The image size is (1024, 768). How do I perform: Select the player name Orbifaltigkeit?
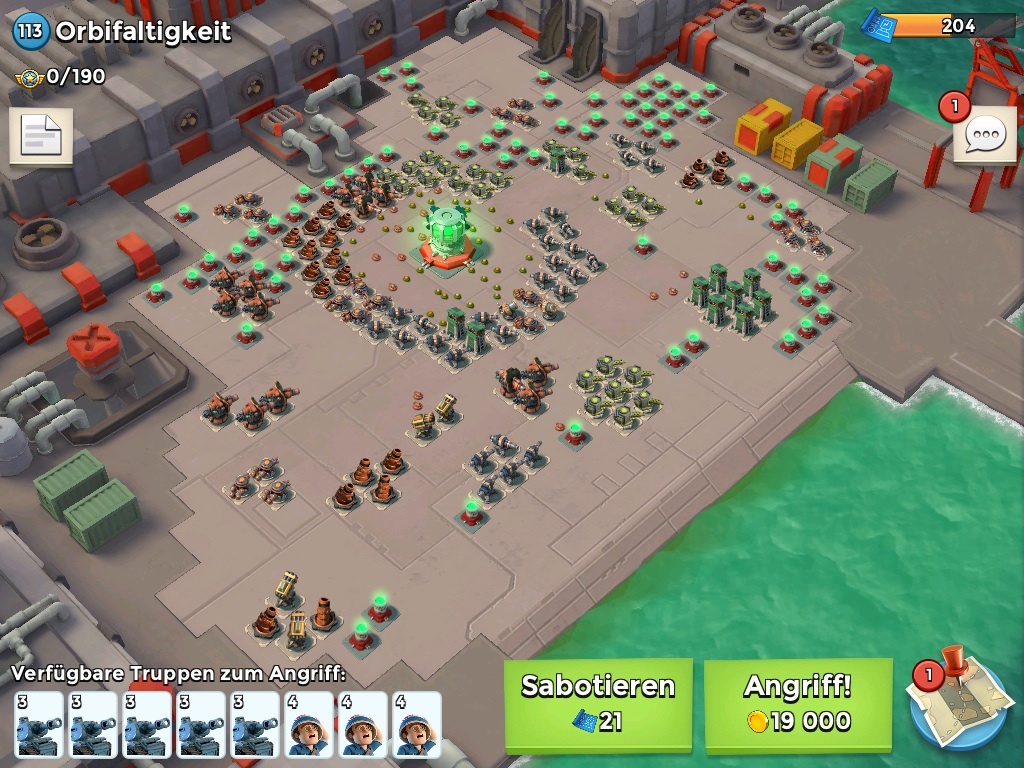[x=143, y=31]
